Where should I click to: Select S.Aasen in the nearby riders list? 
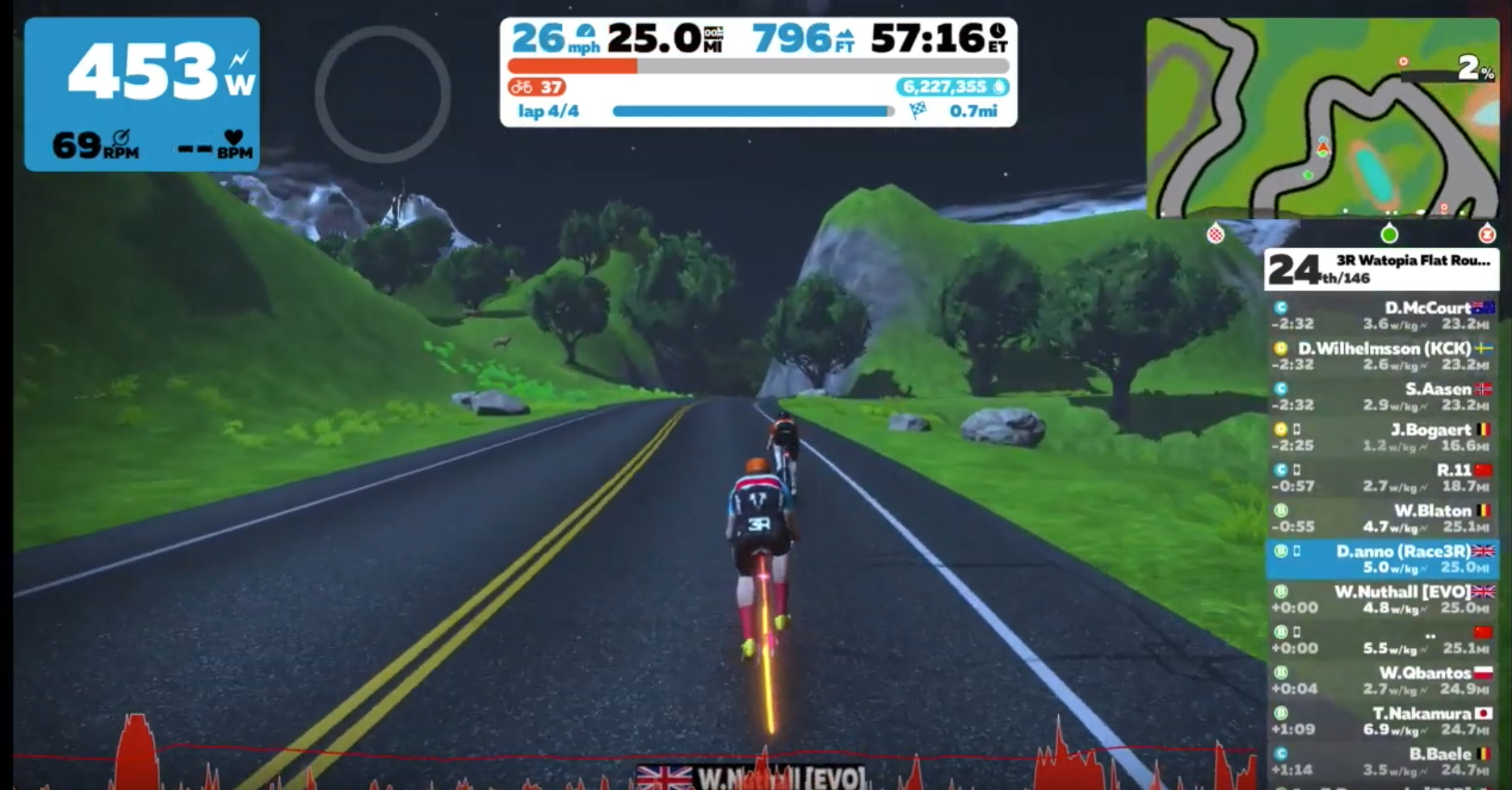point(1382,397)
